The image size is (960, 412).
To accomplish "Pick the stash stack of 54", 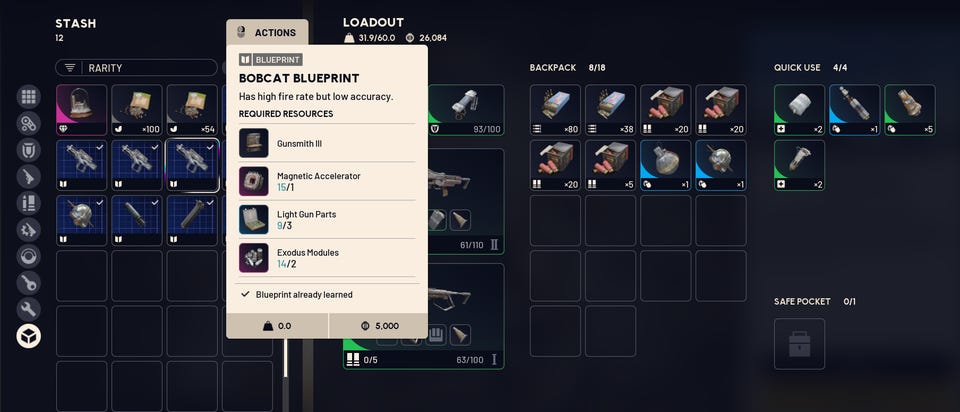I will [x=192, y=110].
